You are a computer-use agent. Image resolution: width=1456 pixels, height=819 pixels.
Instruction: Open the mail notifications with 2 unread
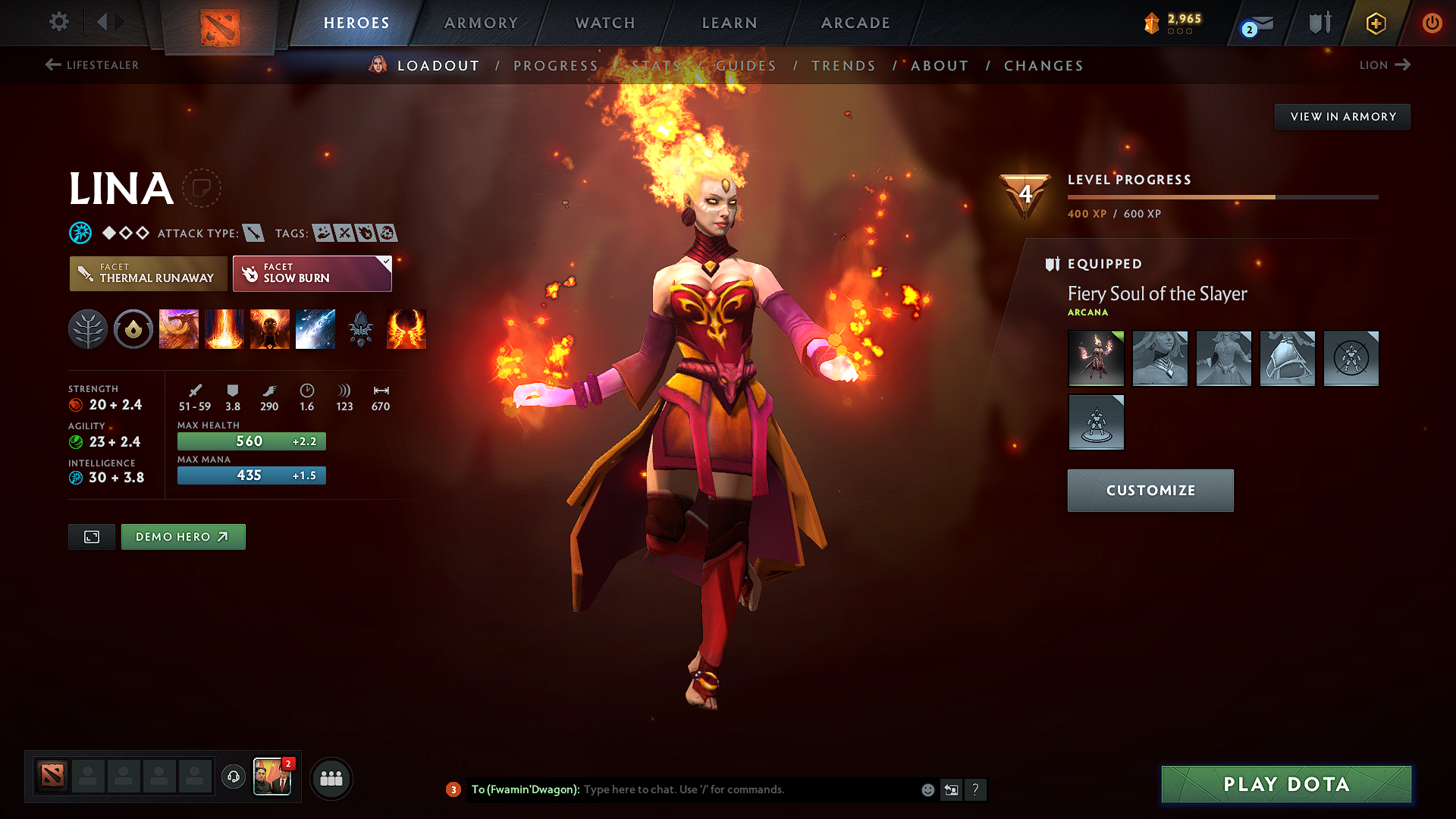(1255, 23)
